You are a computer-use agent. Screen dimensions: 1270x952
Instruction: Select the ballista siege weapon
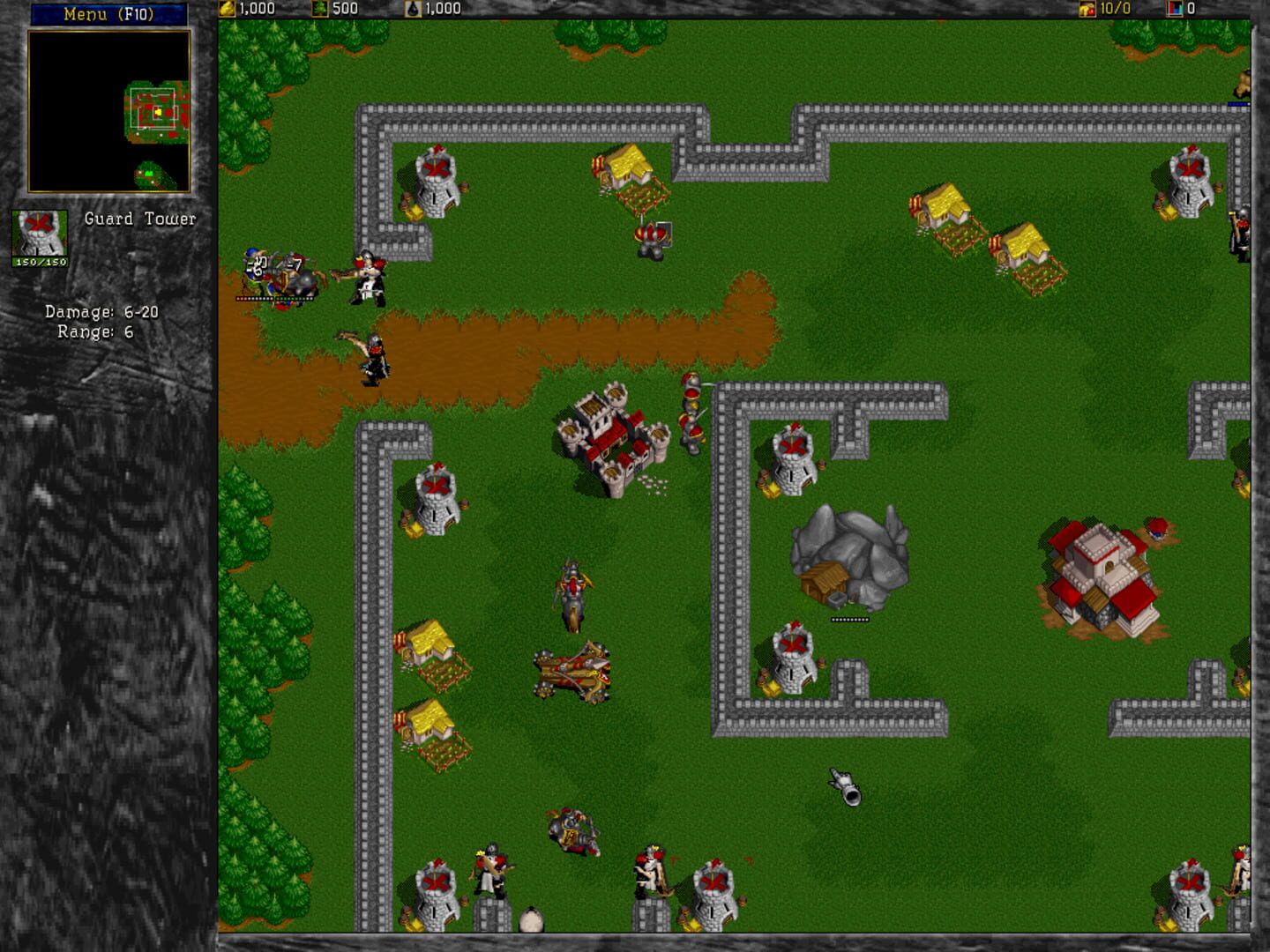[x=571, y=670]
